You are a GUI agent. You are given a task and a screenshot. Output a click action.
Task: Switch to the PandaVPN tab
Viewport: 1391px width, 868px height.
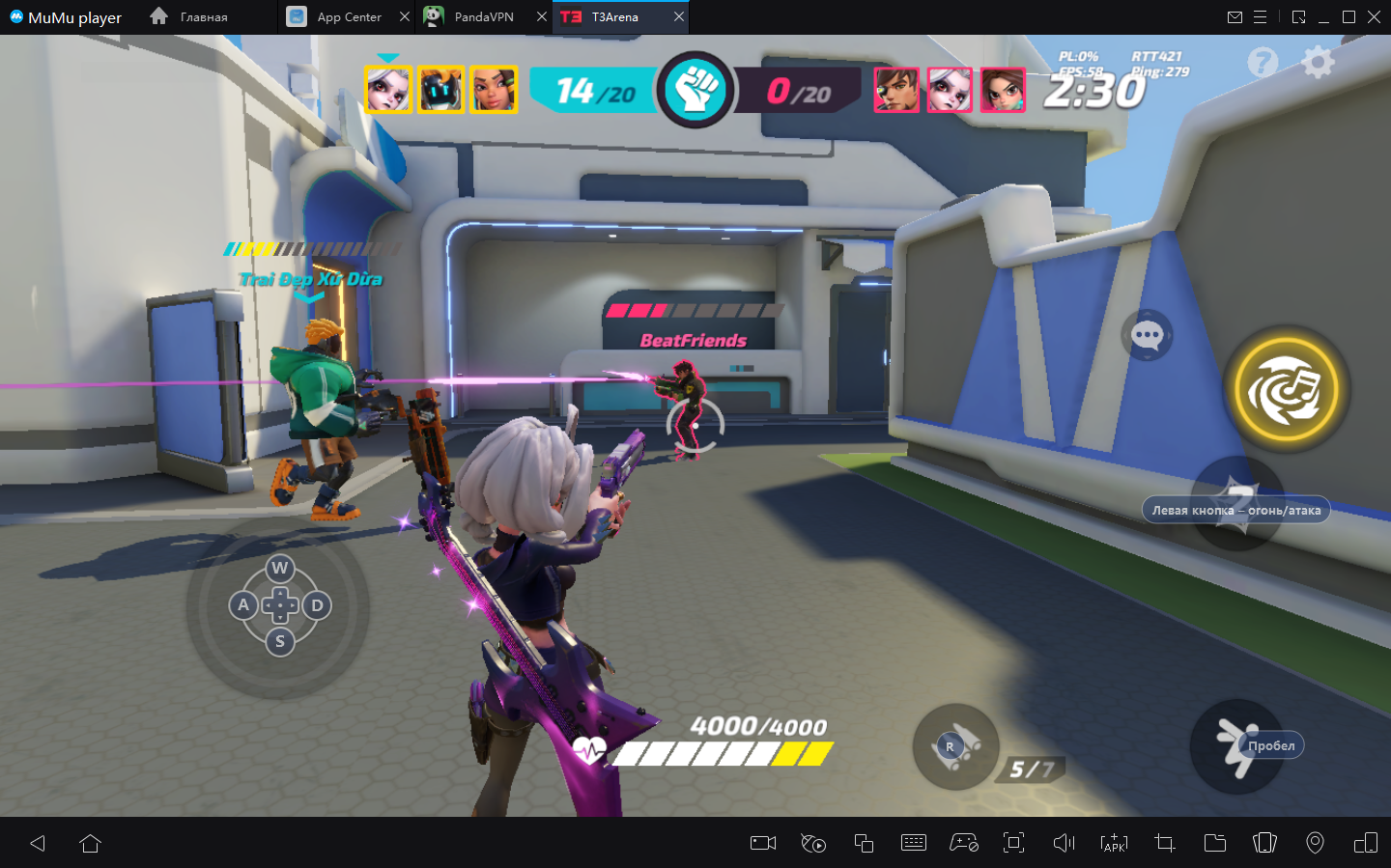coord(483,17)
